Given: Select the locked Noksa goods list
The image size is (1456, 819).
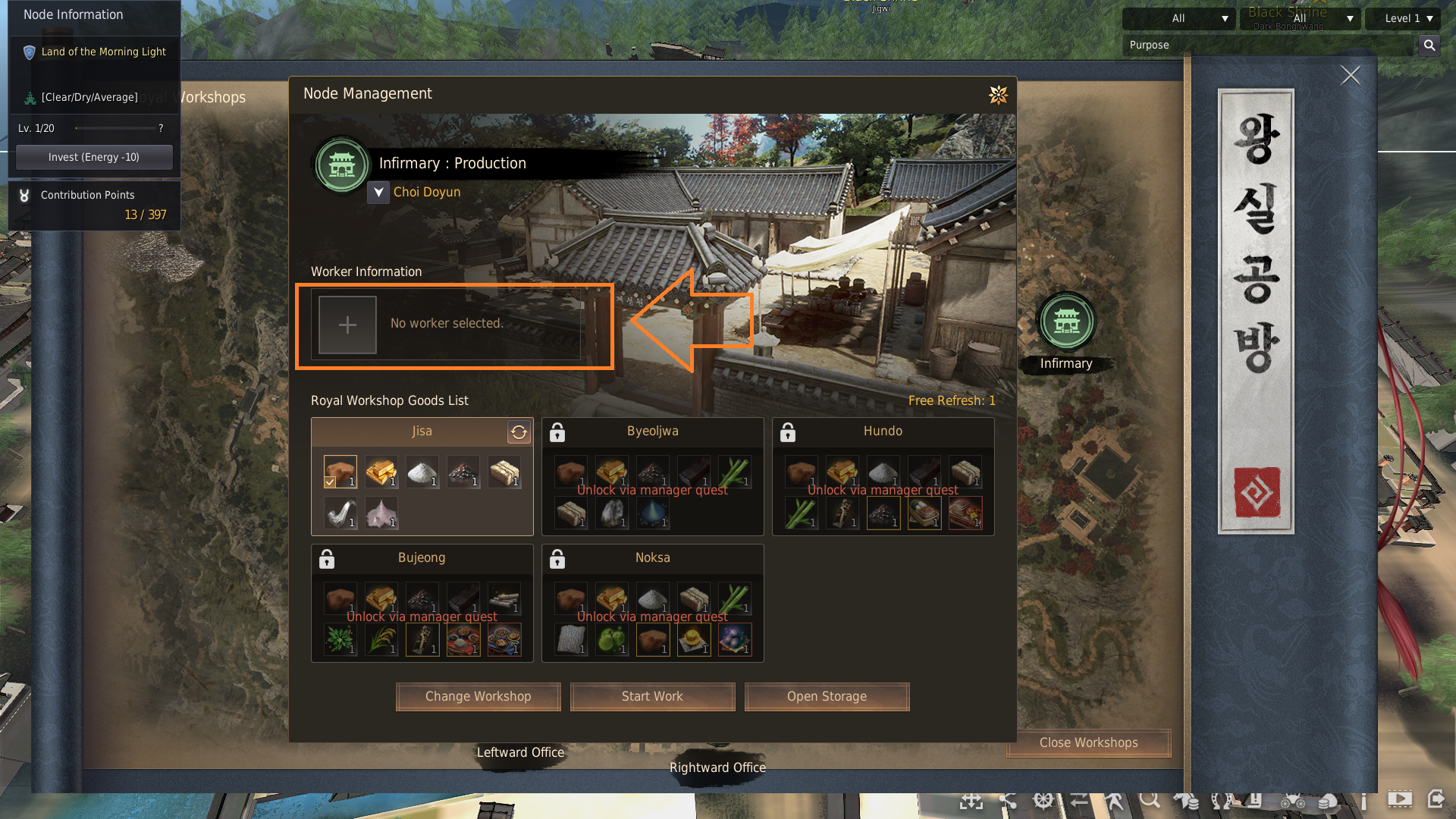Looking at the screenshot, I should coord(652,557).
